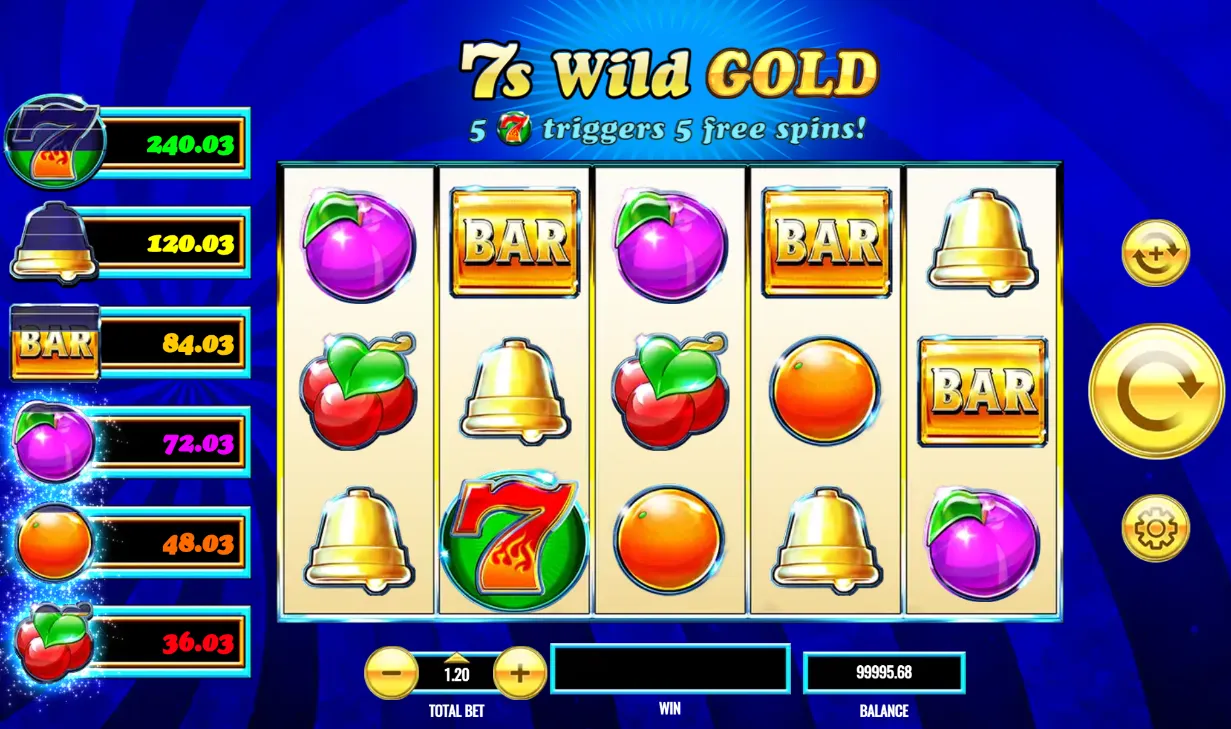Spin the reels with the large gold button
1231x729 pixels.
1155,391
